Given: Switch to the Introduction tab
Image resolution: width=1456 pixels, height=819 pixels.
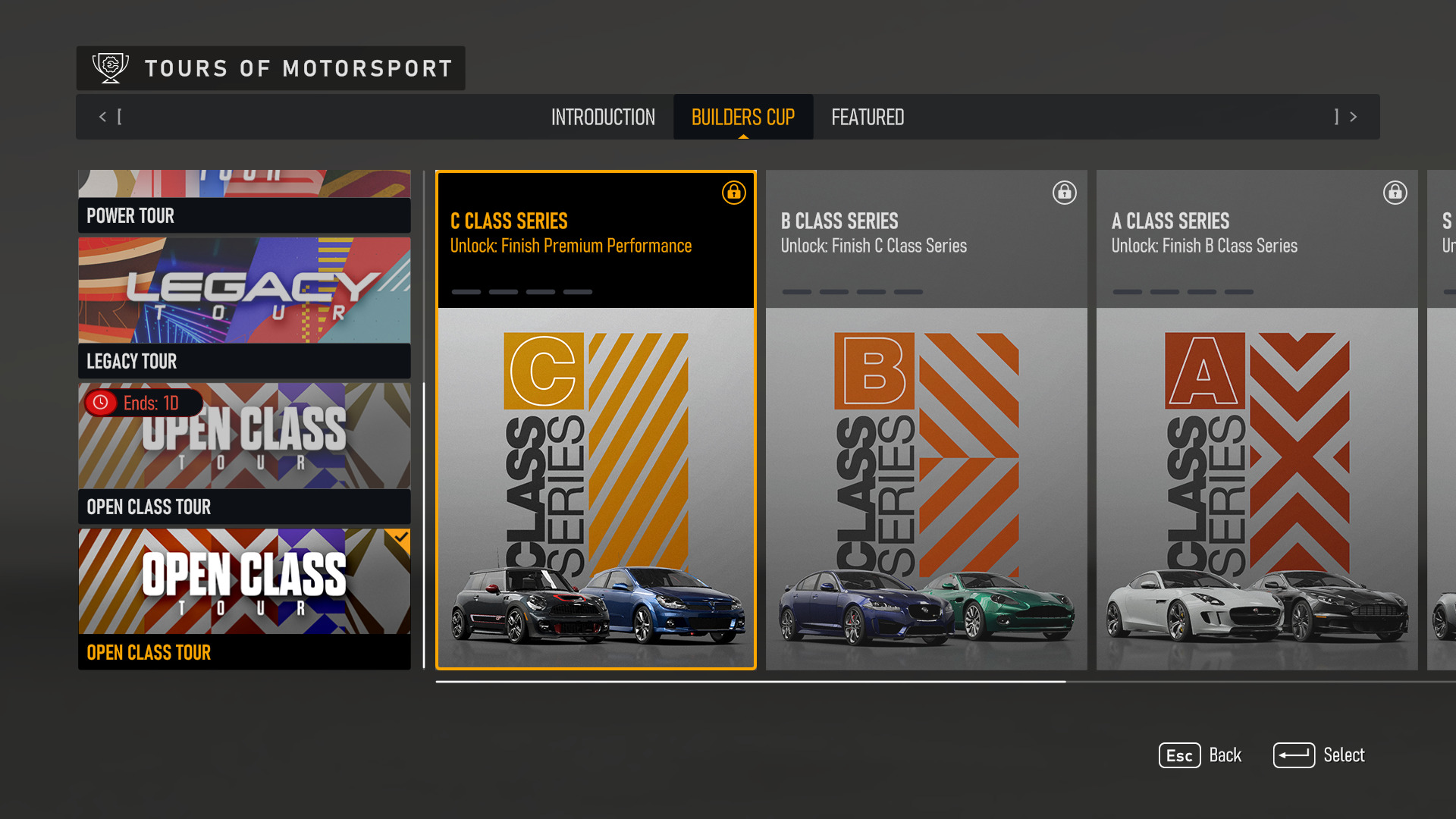Looking at the screenshot, I should (x=603, y=117).
